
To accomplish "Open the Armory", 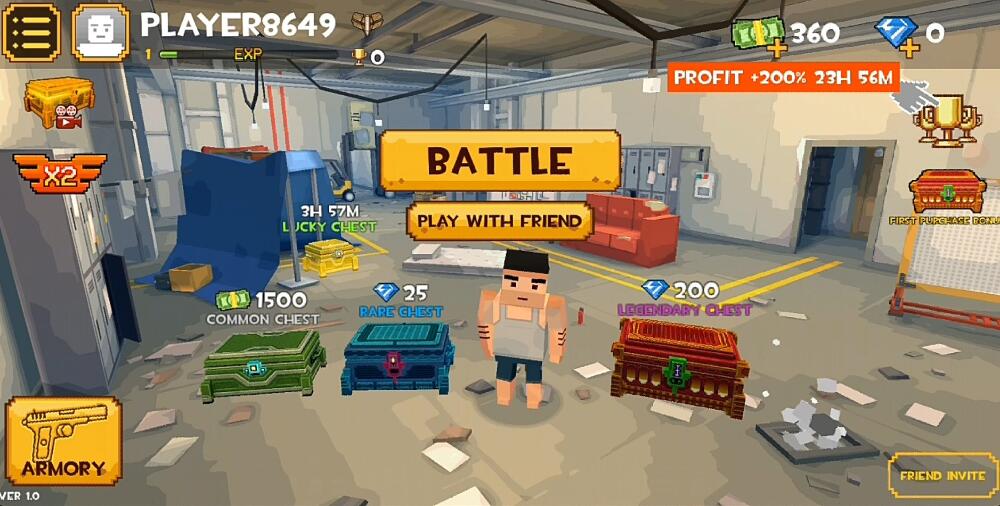I will click(x=63, y=441).
